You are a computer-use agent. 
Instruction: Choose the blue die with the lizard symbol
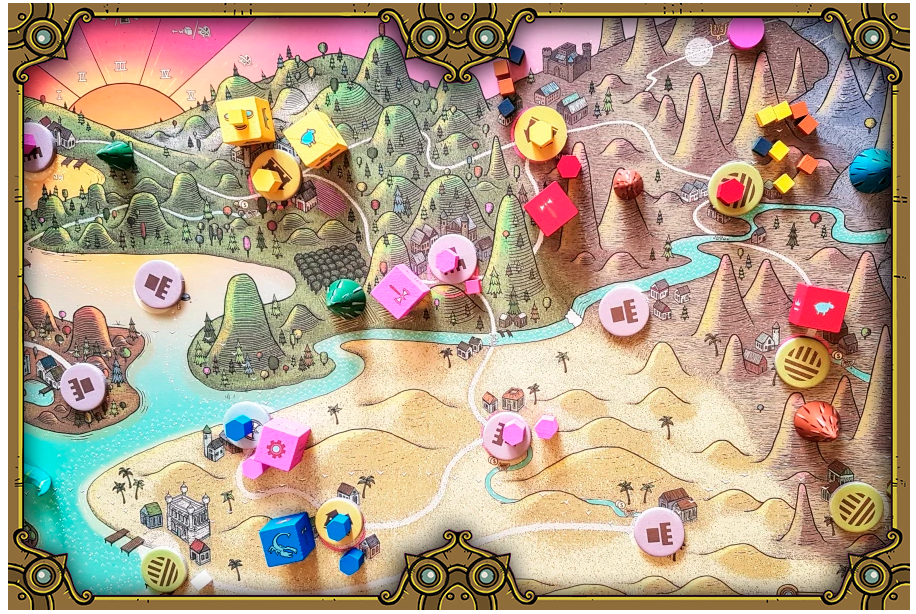click(288, 539)
